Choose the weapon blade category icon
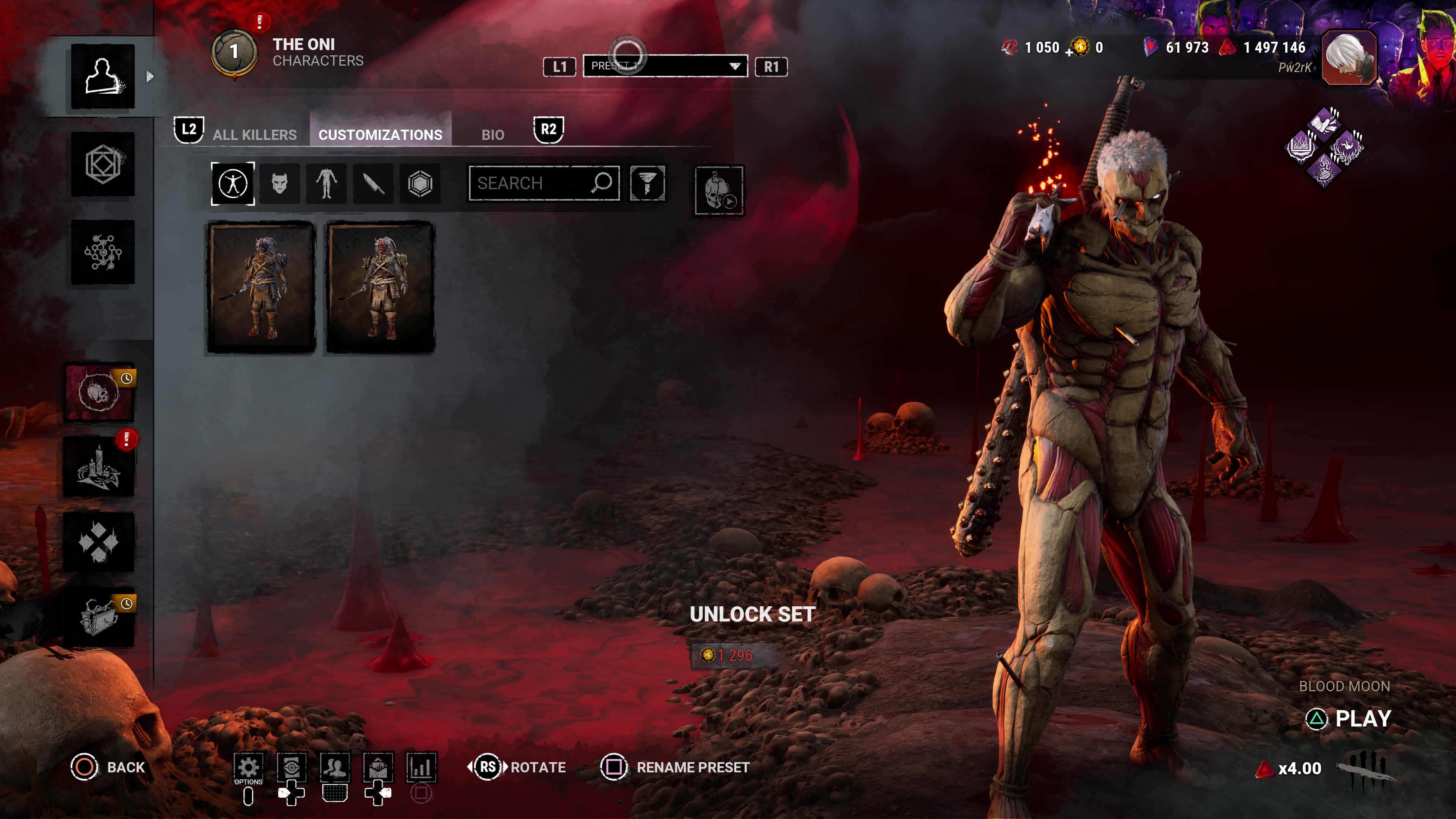This screenshot has width=1456, height=819. [x=373, y=183]
